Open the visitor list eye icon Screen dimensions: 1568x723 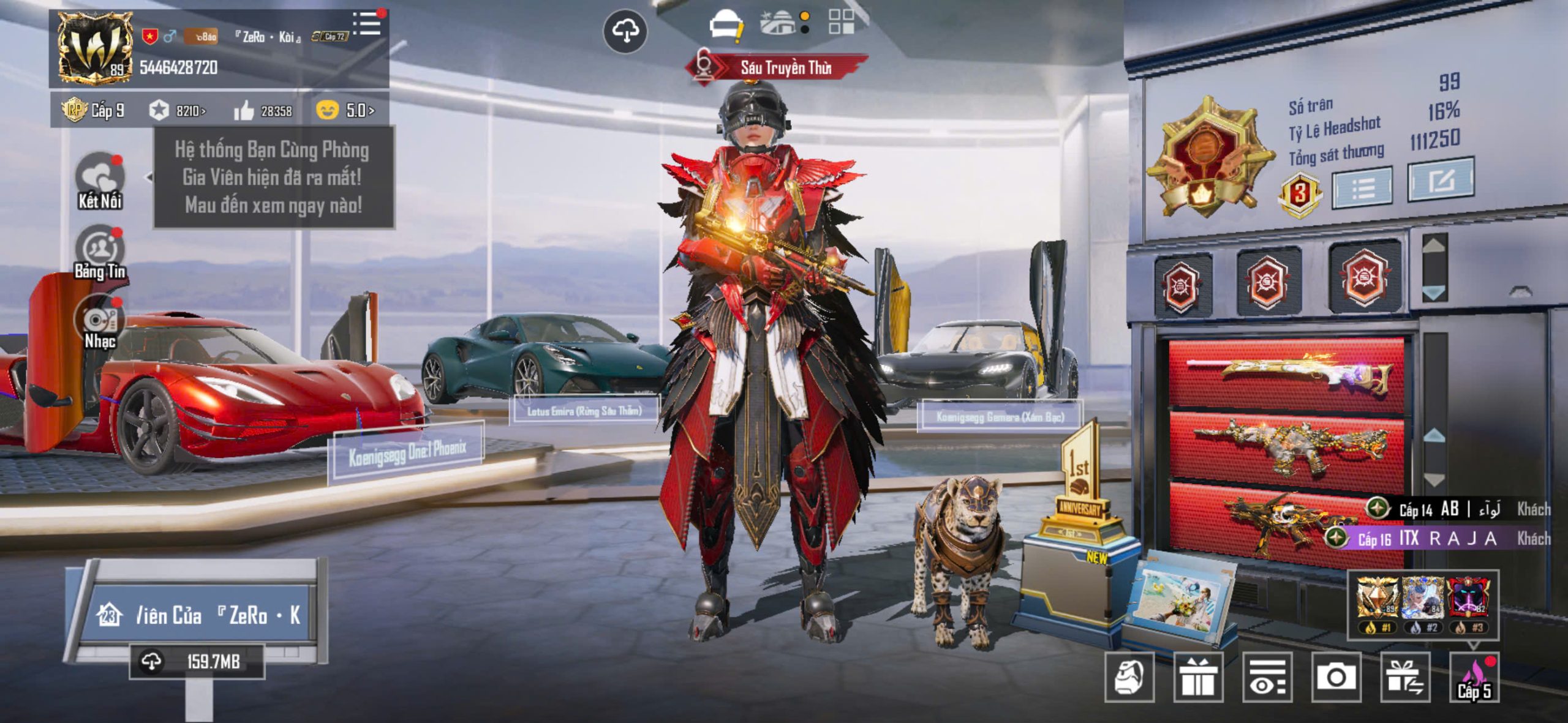(1267, 677)
